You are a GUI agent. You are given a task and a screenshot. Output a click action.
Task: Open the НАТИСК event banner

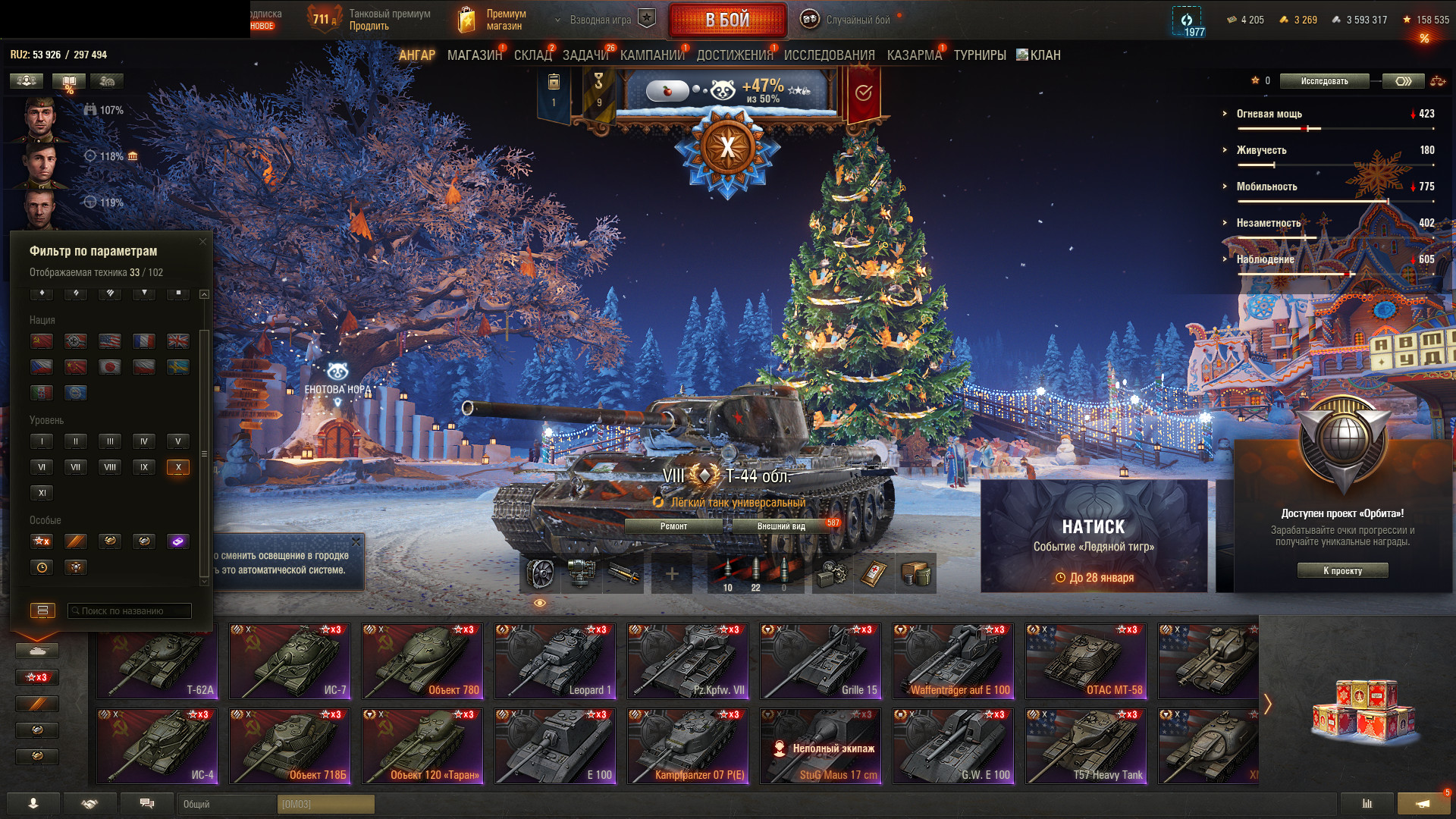pyautogui.click(x=1094, y=535)
